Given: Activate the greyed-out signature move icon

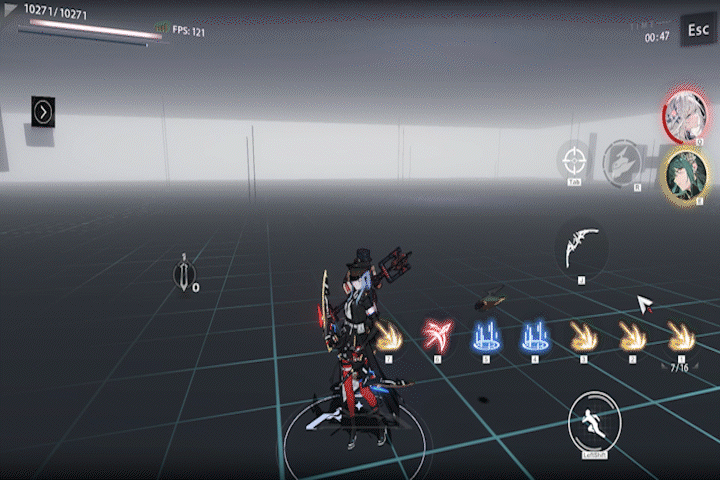Looking at the screenshot, I should point(623,160).
